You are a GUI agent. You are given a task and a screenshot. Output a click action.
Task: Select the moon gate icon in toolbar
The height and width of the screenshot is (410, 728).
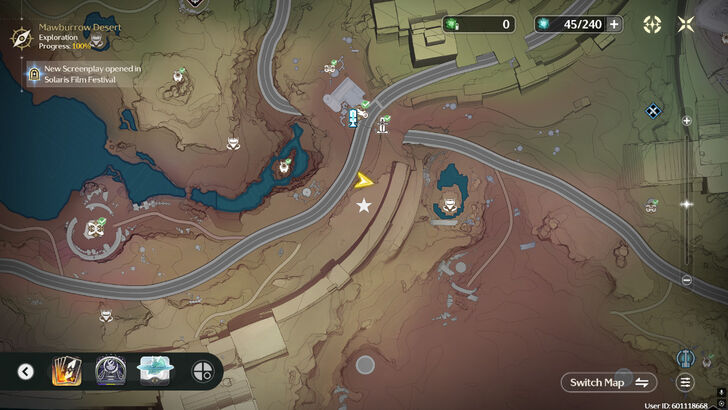pyautogui.click(x=110, y=372)
